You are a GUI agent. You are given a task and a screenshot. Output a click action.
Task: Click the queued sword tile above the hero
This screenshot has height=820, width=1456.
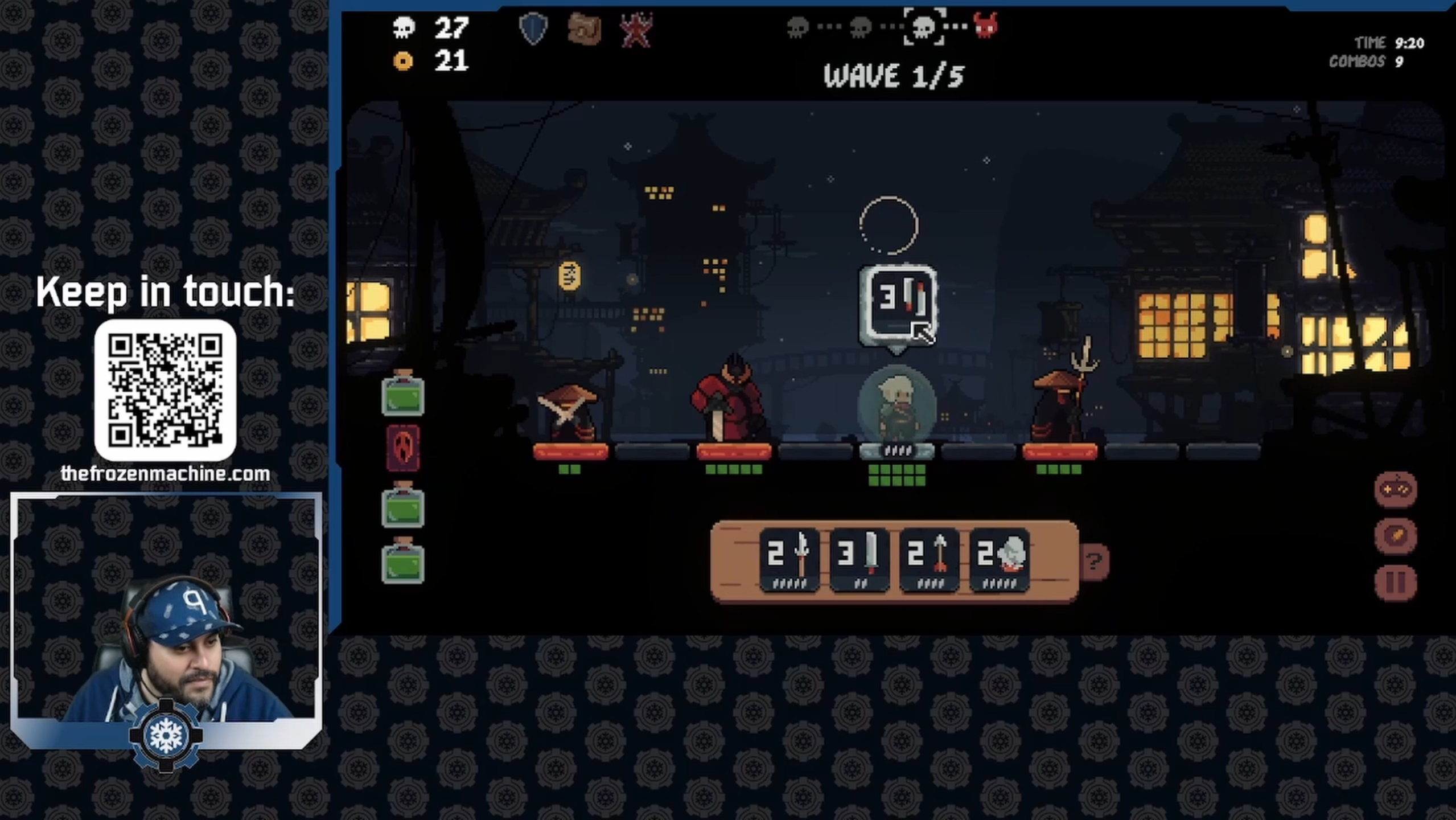[898, 305]
